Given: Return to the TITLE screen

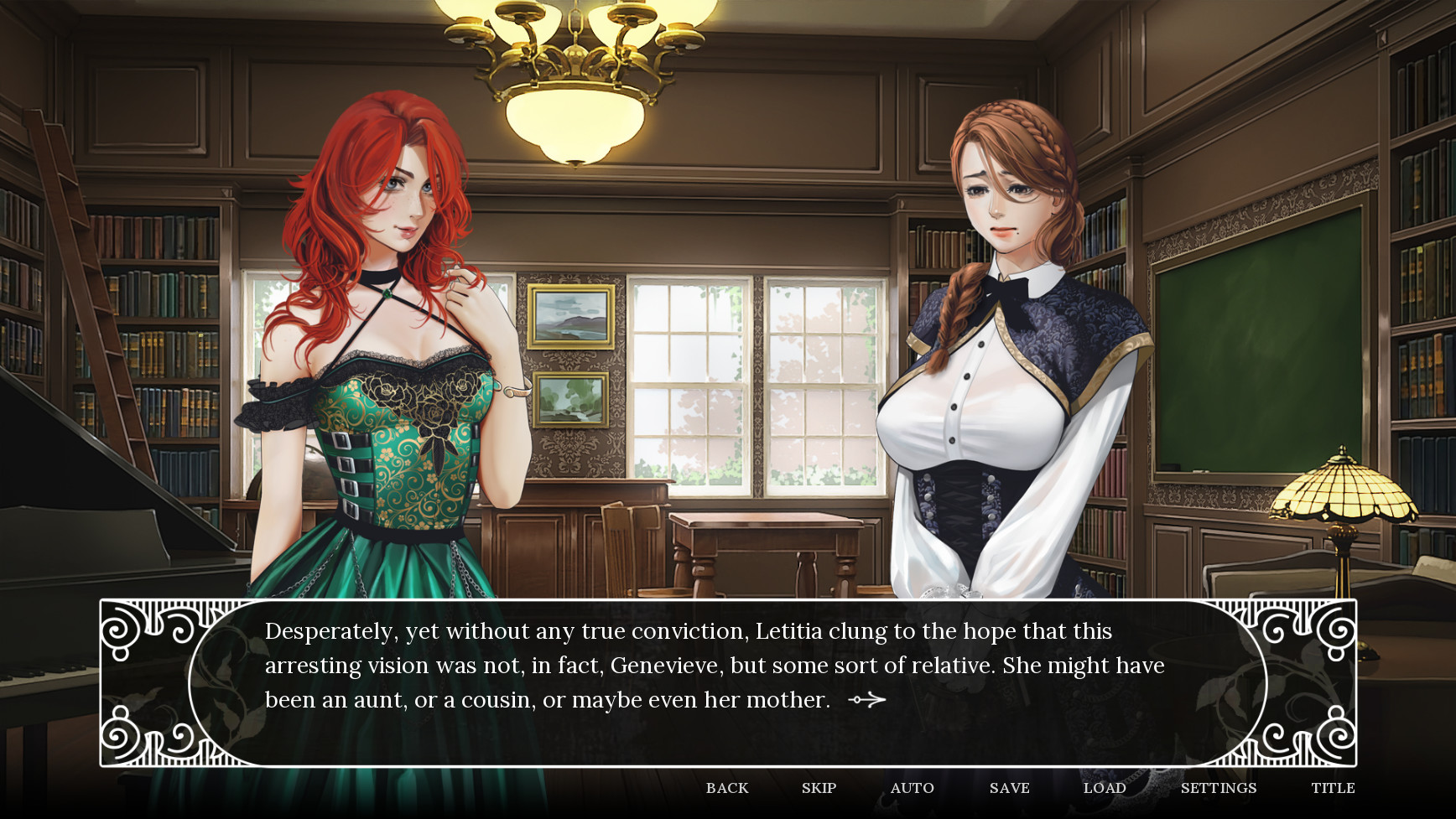Looking at the screenshot, I should tap(1333, 788).
